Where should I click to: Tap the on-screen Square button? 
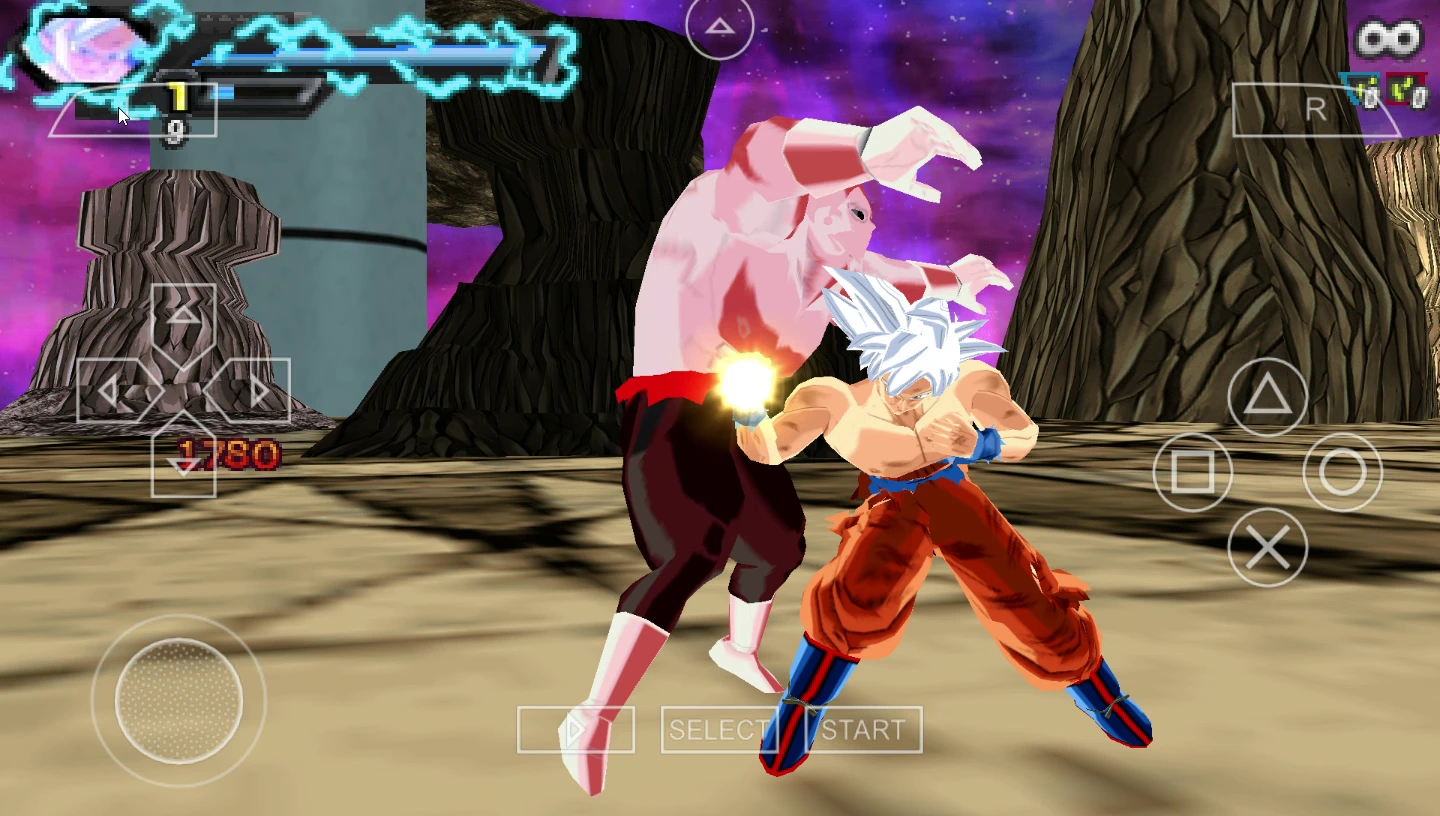[x=1192, y=471]
